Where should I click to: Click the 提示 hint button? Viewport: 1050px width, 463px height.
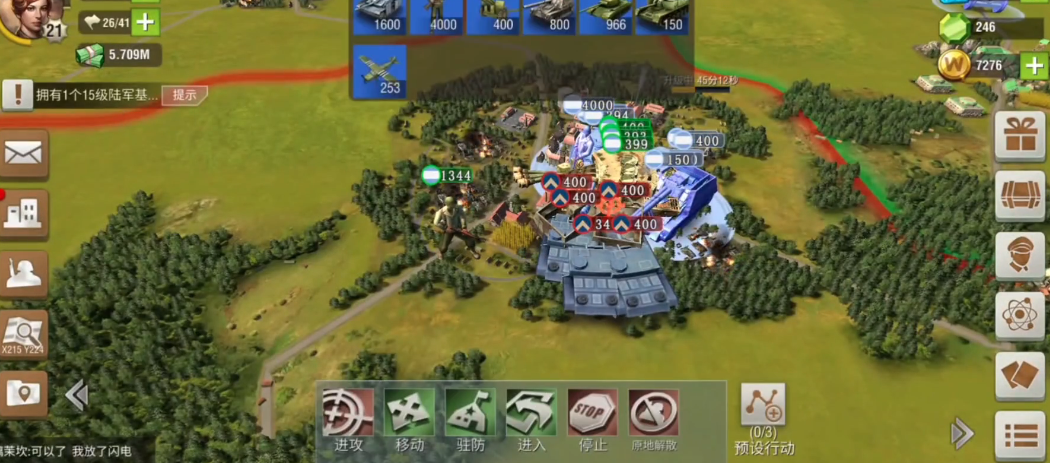[x=185, y=95]
